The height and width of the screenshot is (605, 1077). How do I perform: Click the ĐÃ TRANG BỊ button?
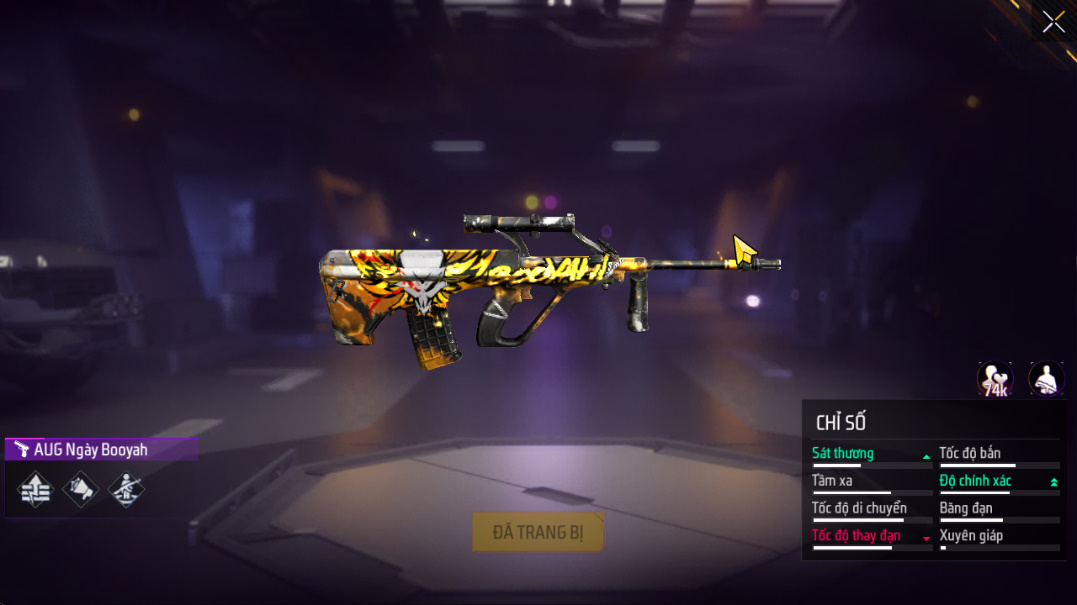tap(538, 532)
